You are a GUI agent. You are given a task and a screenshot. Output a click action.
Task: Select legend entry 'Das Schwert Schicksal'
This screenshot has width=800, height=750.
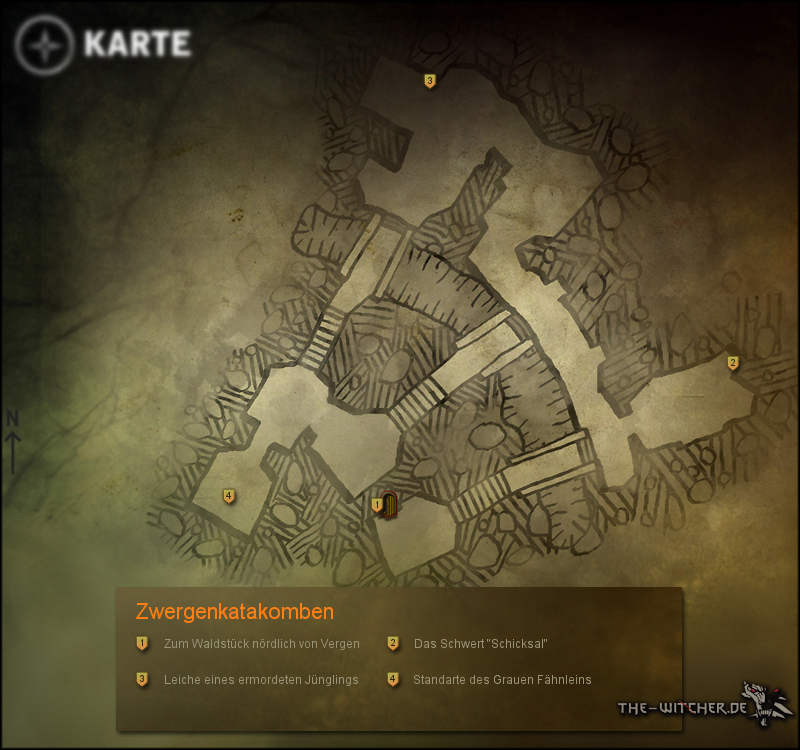[x=480, y=644]
